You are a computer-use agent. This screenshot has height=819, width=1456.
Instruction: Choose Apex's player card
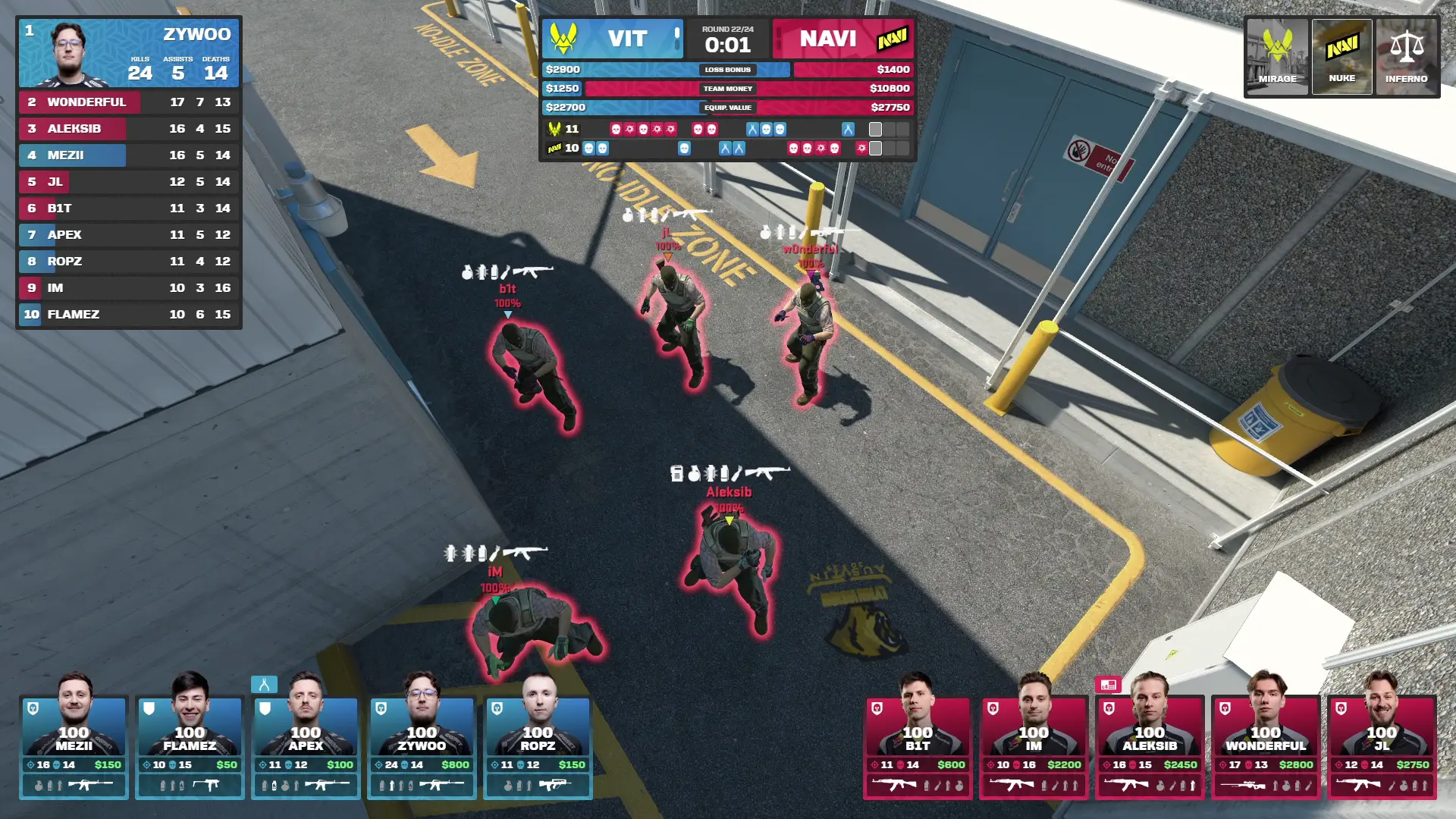(306, 747)
